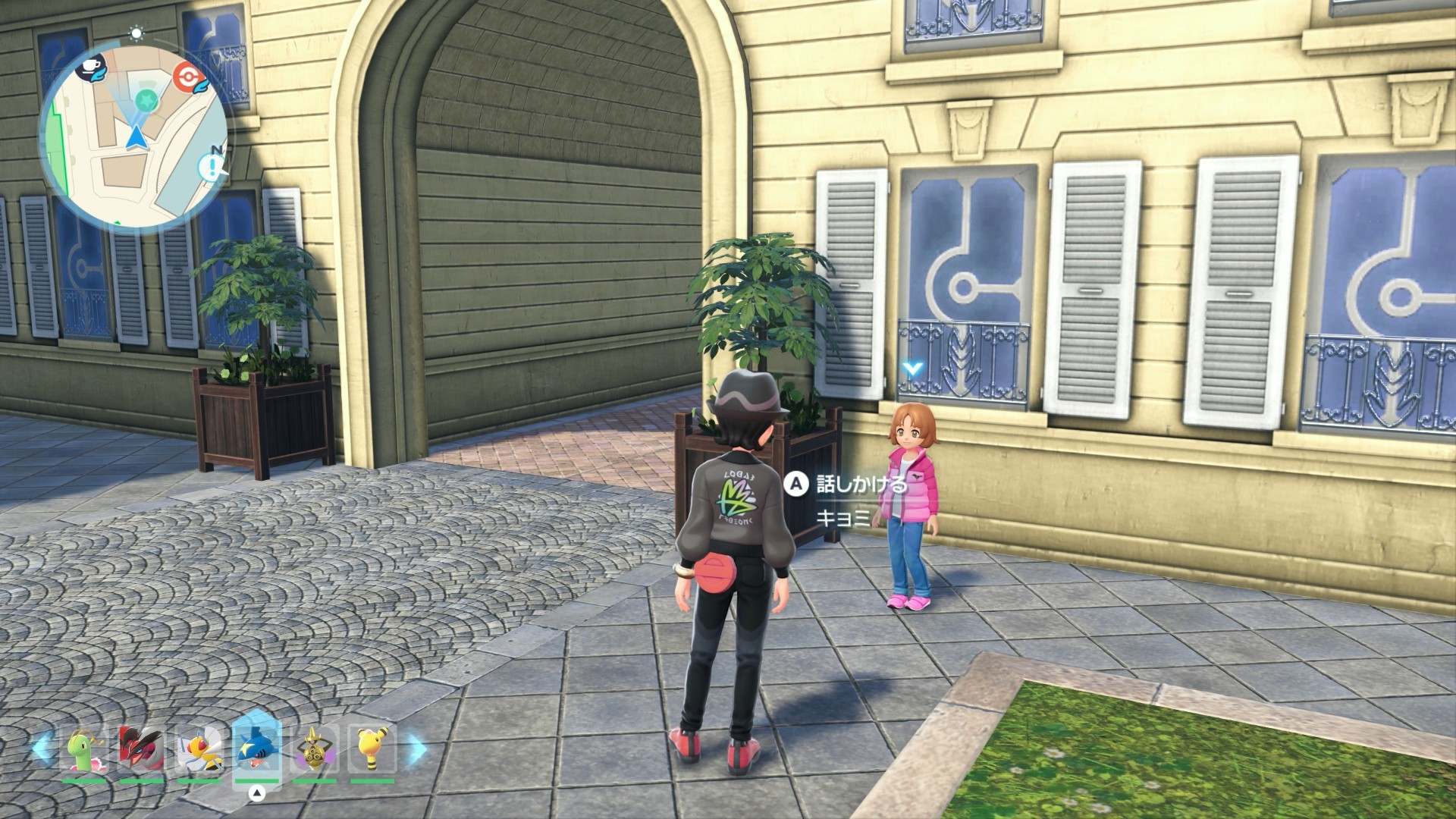Click the 話しかける talk prompt for キヨミ
The width and height of the screenshot is (1456, 819).
click(x=849, y=483)
